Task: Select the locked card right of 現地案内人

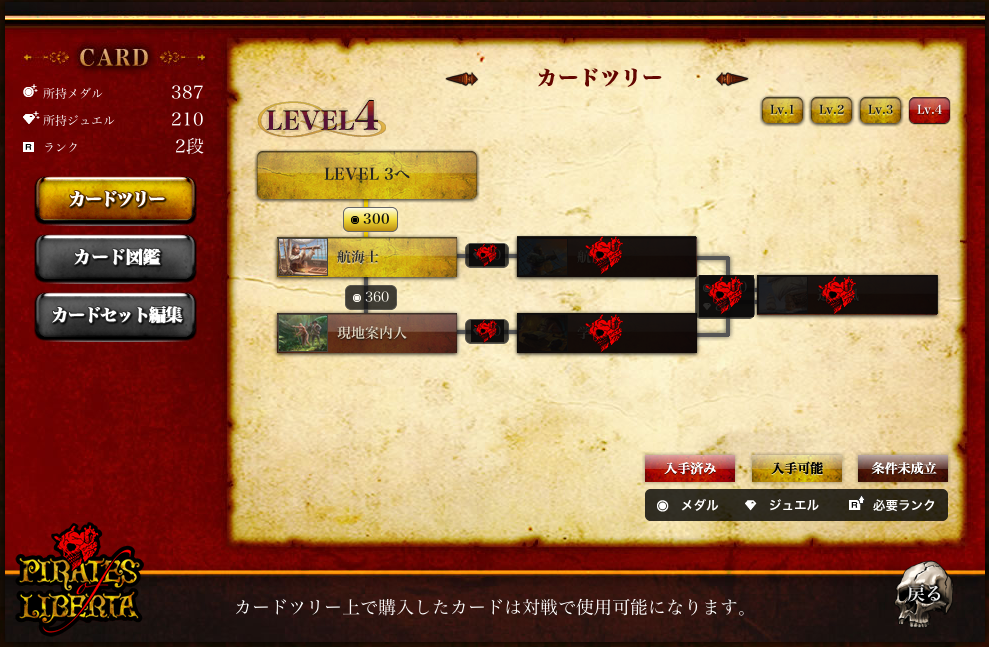Action: point(606,333)
